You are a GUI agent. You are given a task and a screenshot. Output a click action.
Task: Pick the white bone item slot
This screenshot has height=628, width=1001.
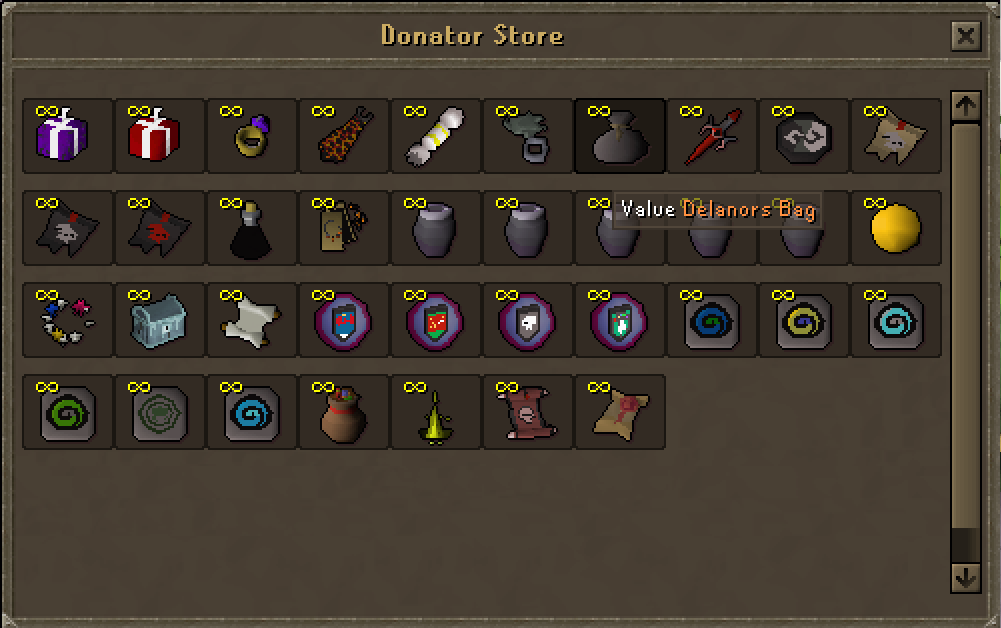[430, 137]
